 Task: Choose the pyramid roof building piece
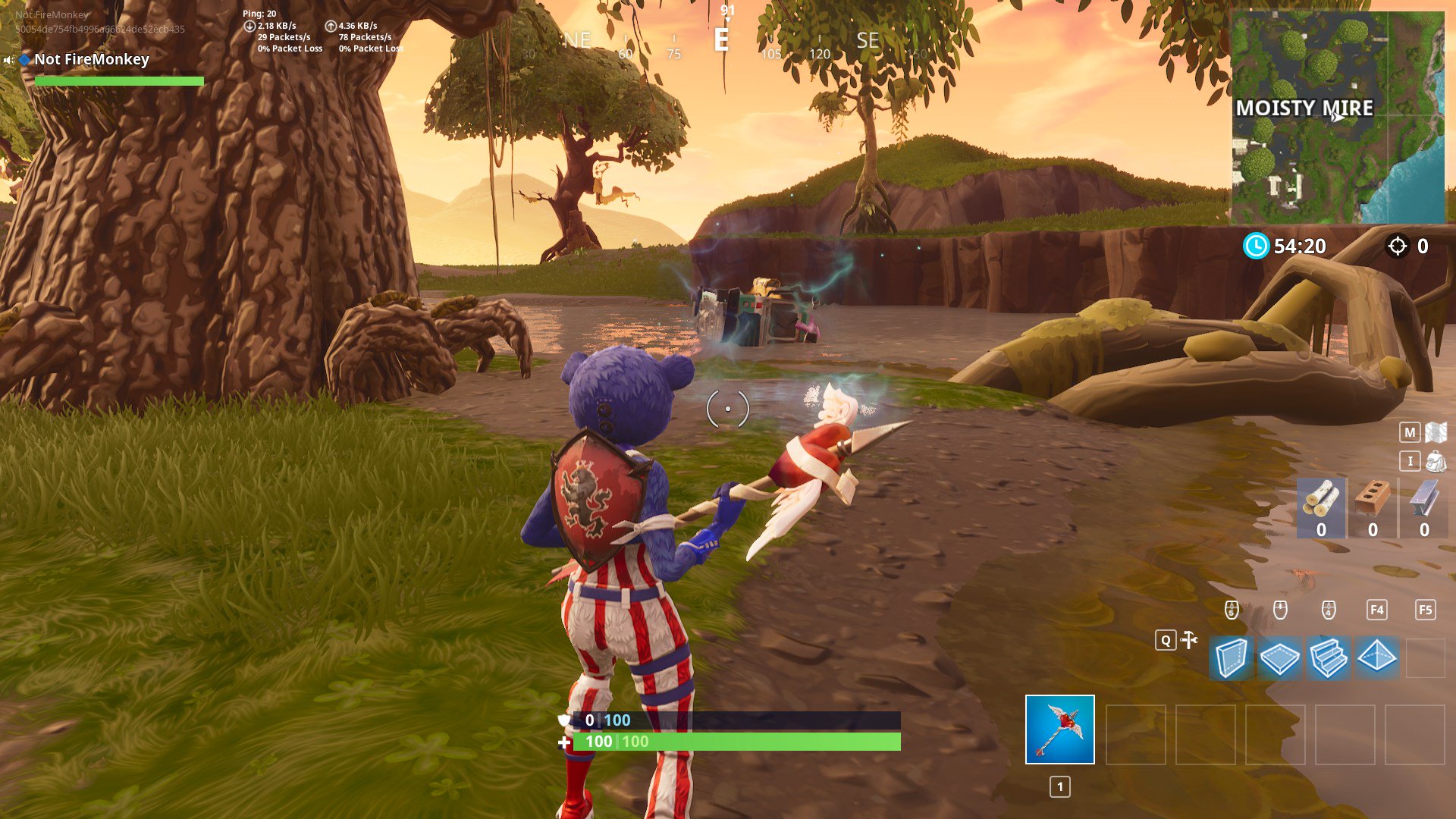1376,657
